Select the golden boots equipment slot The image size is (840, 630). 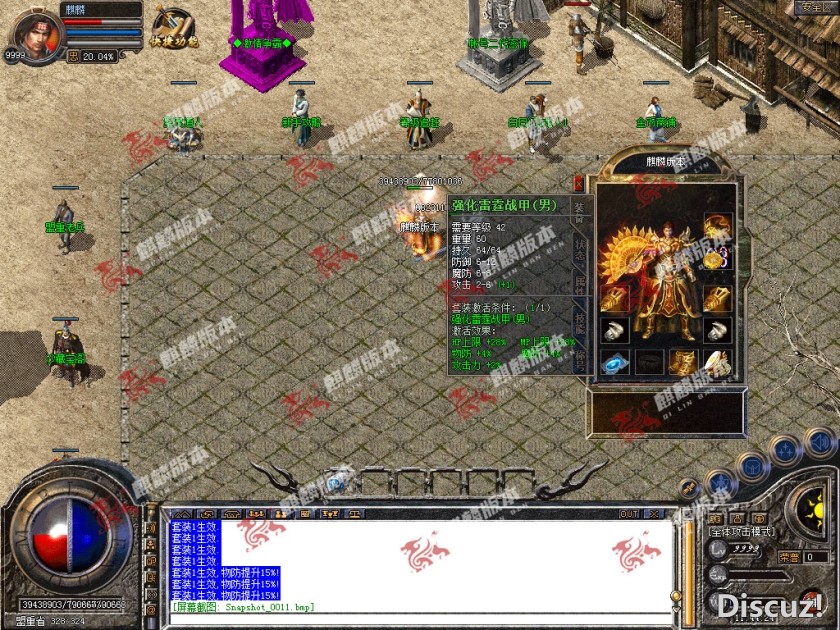tap(683, 362)
